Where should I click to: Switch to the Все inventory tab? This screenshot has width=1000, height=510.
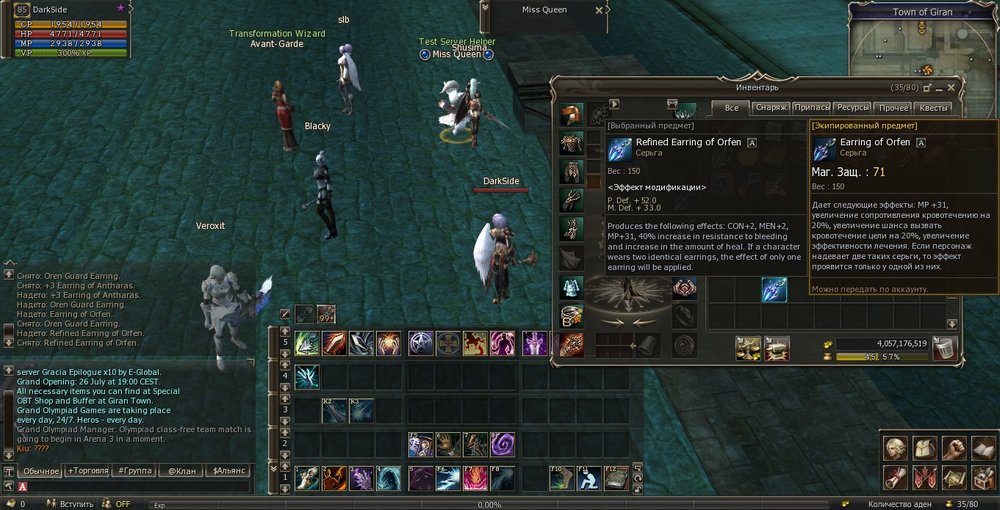tap(731, 108)
